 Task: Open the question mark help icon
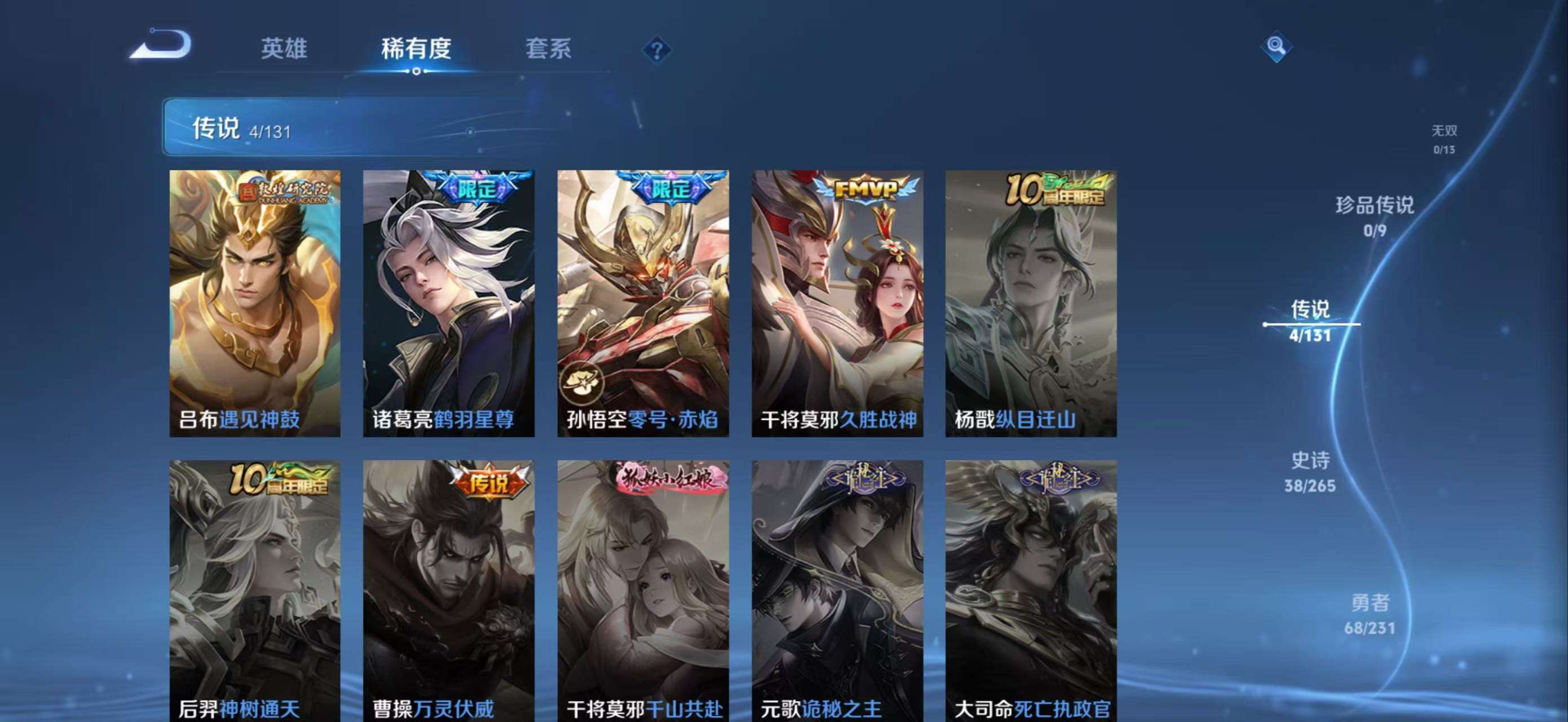(656, 50)
